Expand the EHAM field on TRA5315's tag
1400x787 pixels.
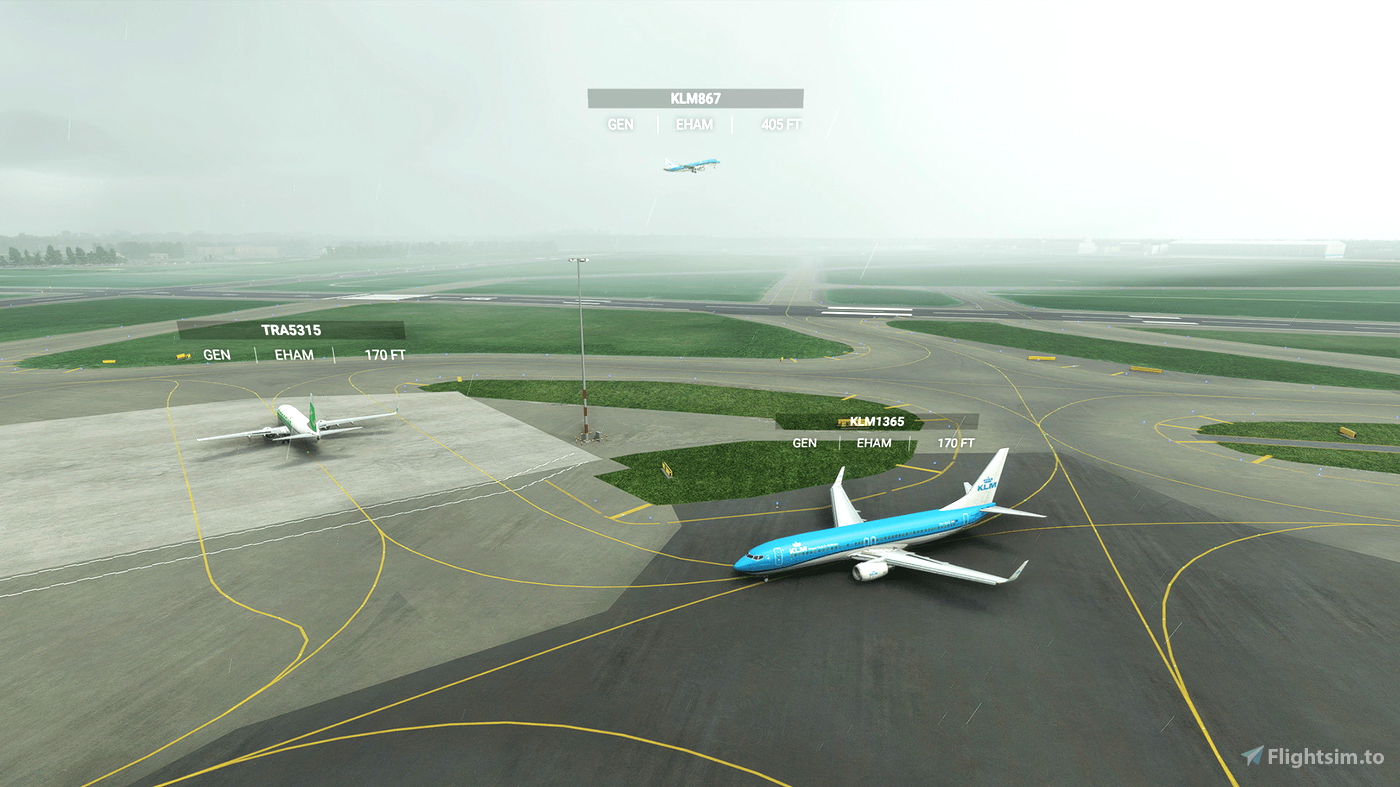[293, 354]
